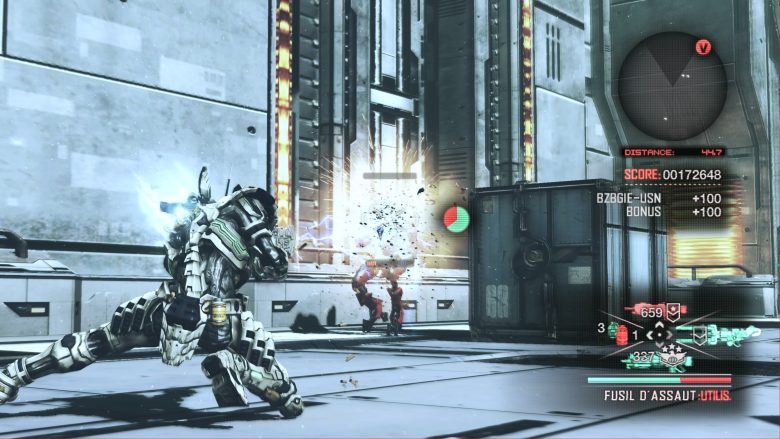Click the circular radar minimap
The height and width of the screenshot is (439, 780).
672,85
